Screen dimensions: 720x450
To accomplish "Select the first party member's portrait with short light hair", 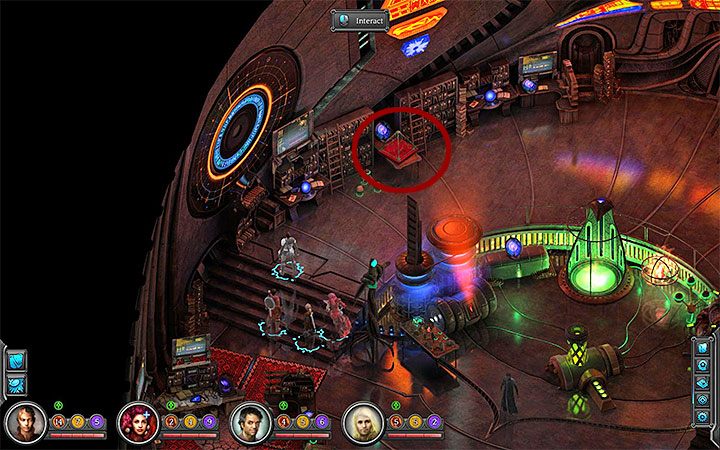I will tap(24, 423).
